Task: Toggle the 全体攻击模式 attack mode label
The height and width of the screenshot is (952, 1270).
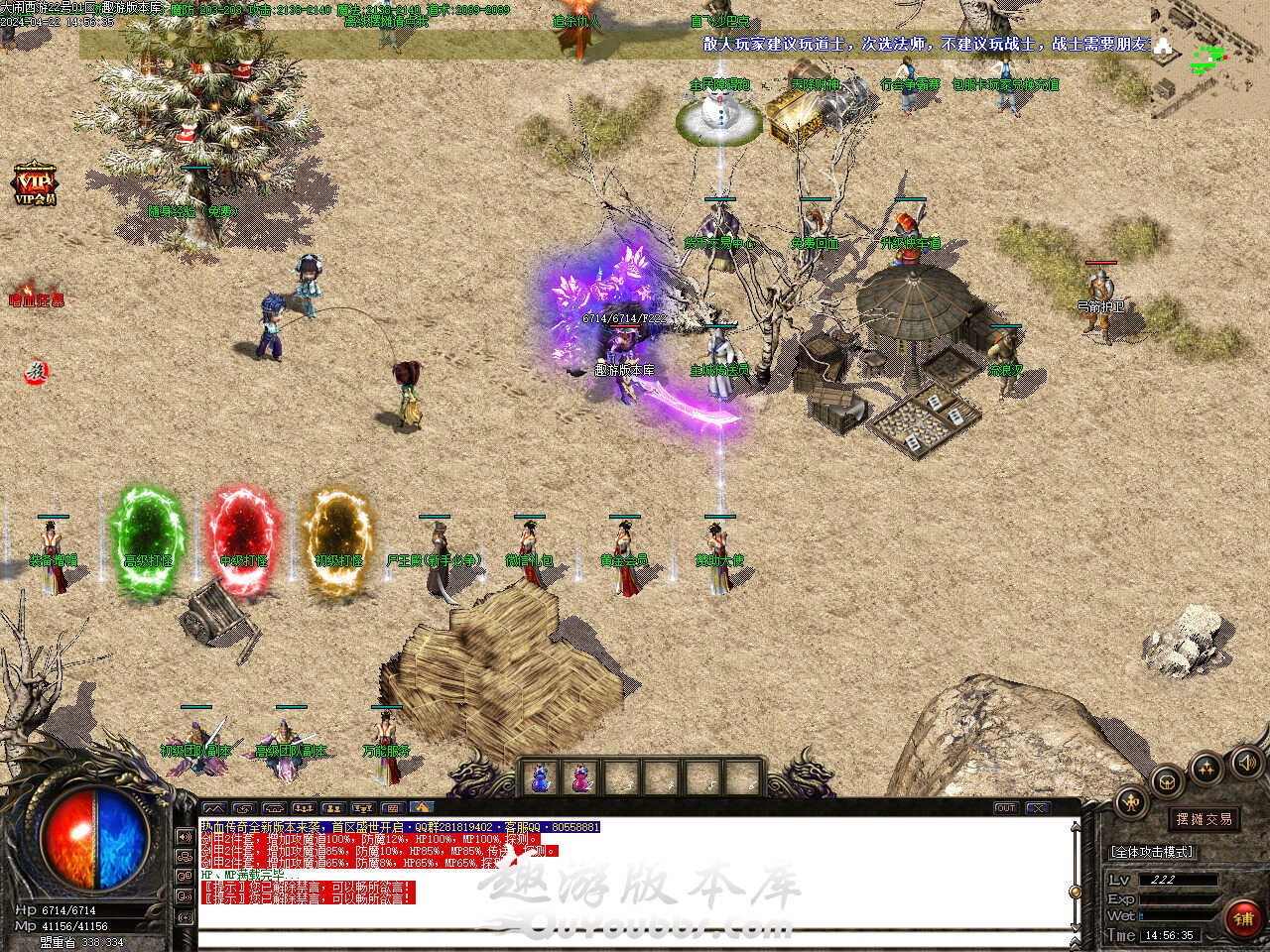Action: [1151, 852]
